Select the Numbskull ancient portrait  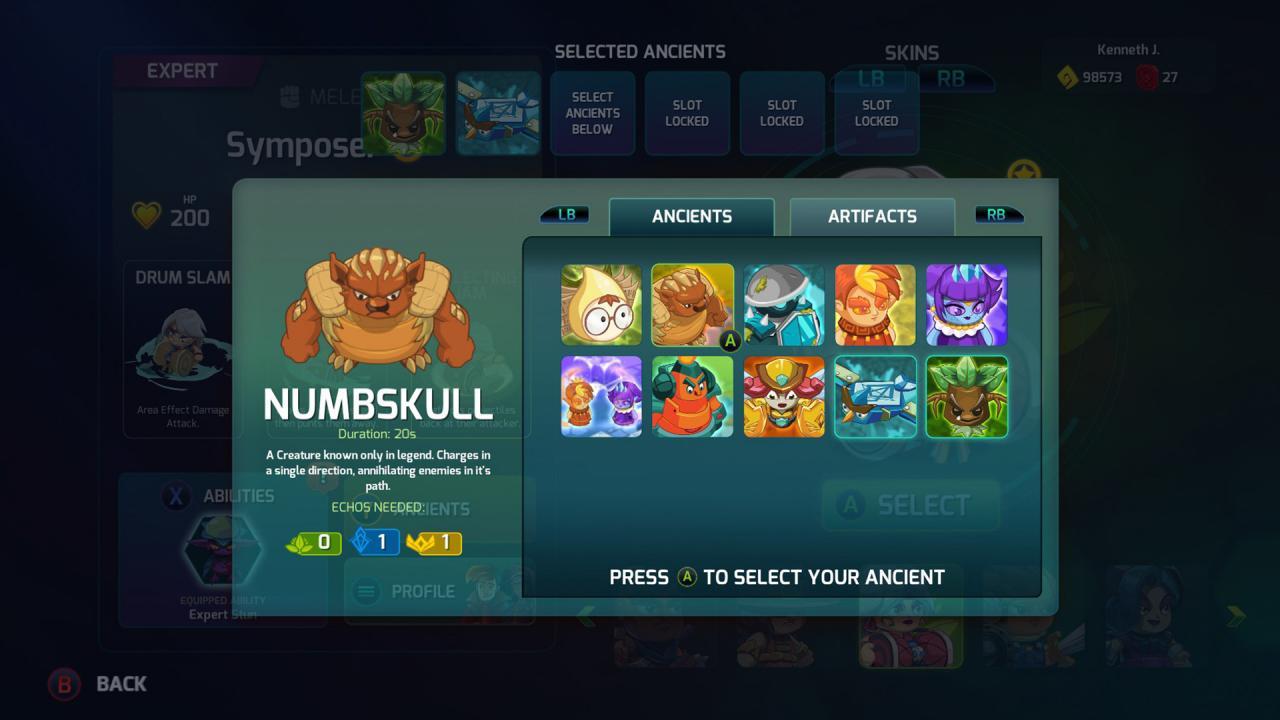point(692,305)
